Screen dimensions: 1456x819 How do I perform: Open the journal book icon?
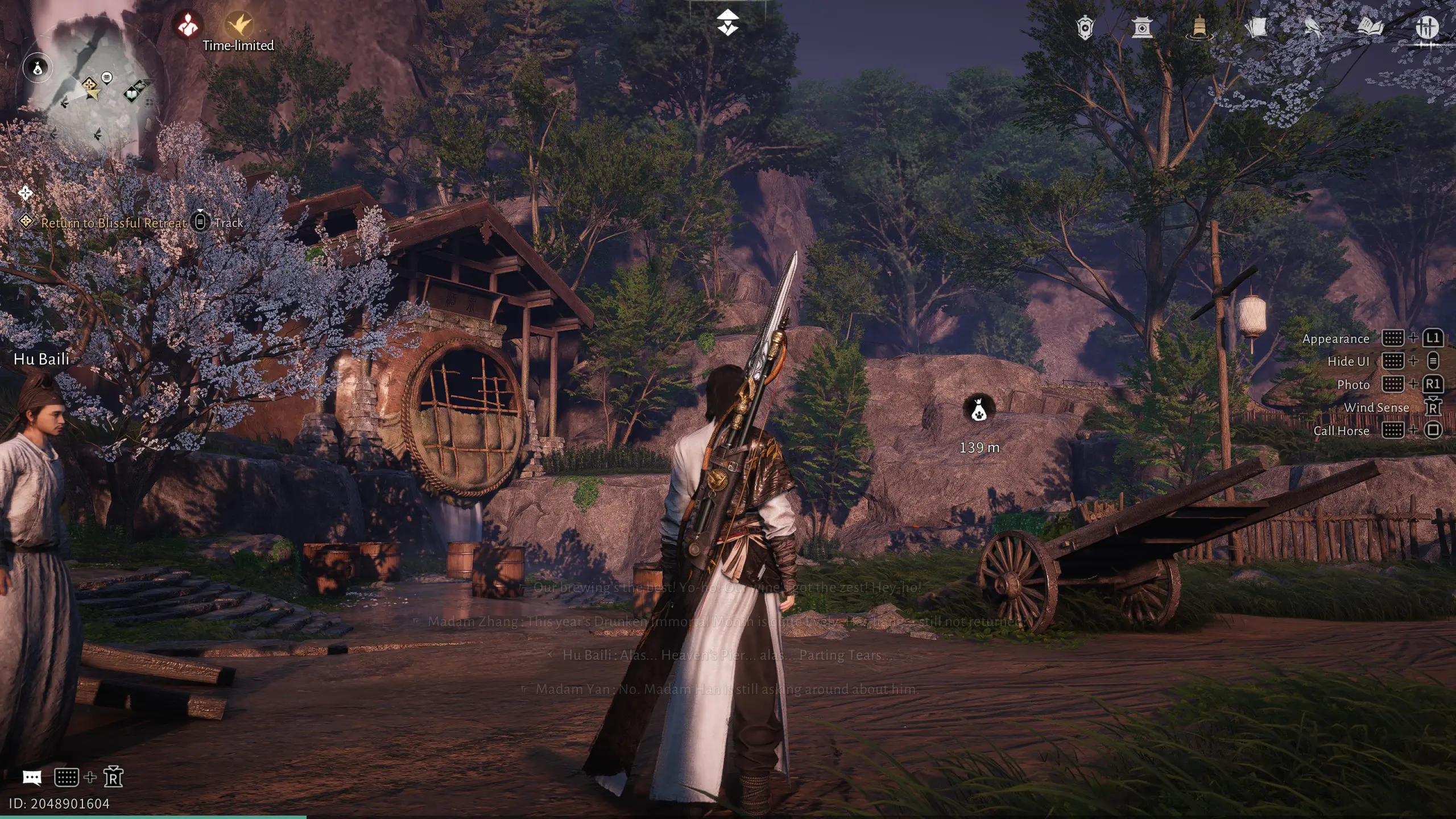click(x=1370, y=27)
